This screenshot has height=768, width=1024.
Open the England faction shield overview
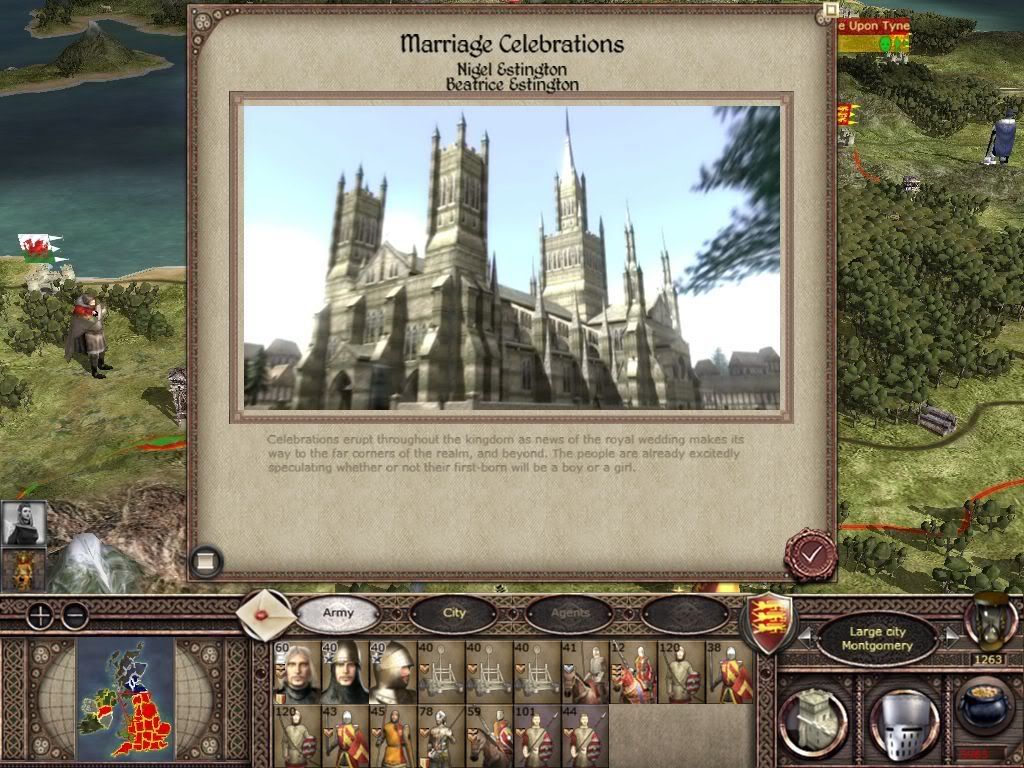[x=765, y=620]
